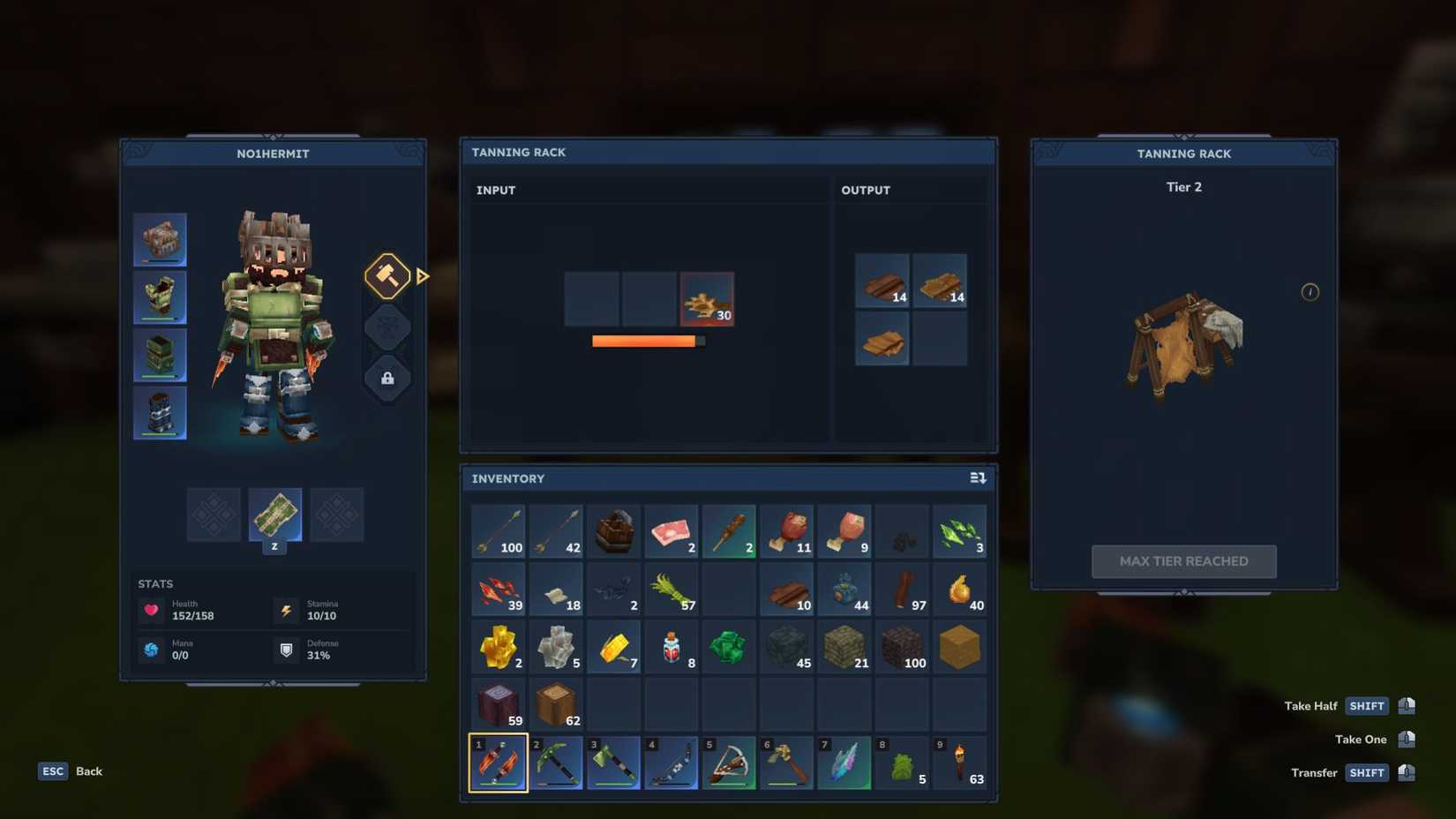Click the leather hide input slot showing 30
The height and width of the screenshot is (819, 1456).
(x=708, y=300)
